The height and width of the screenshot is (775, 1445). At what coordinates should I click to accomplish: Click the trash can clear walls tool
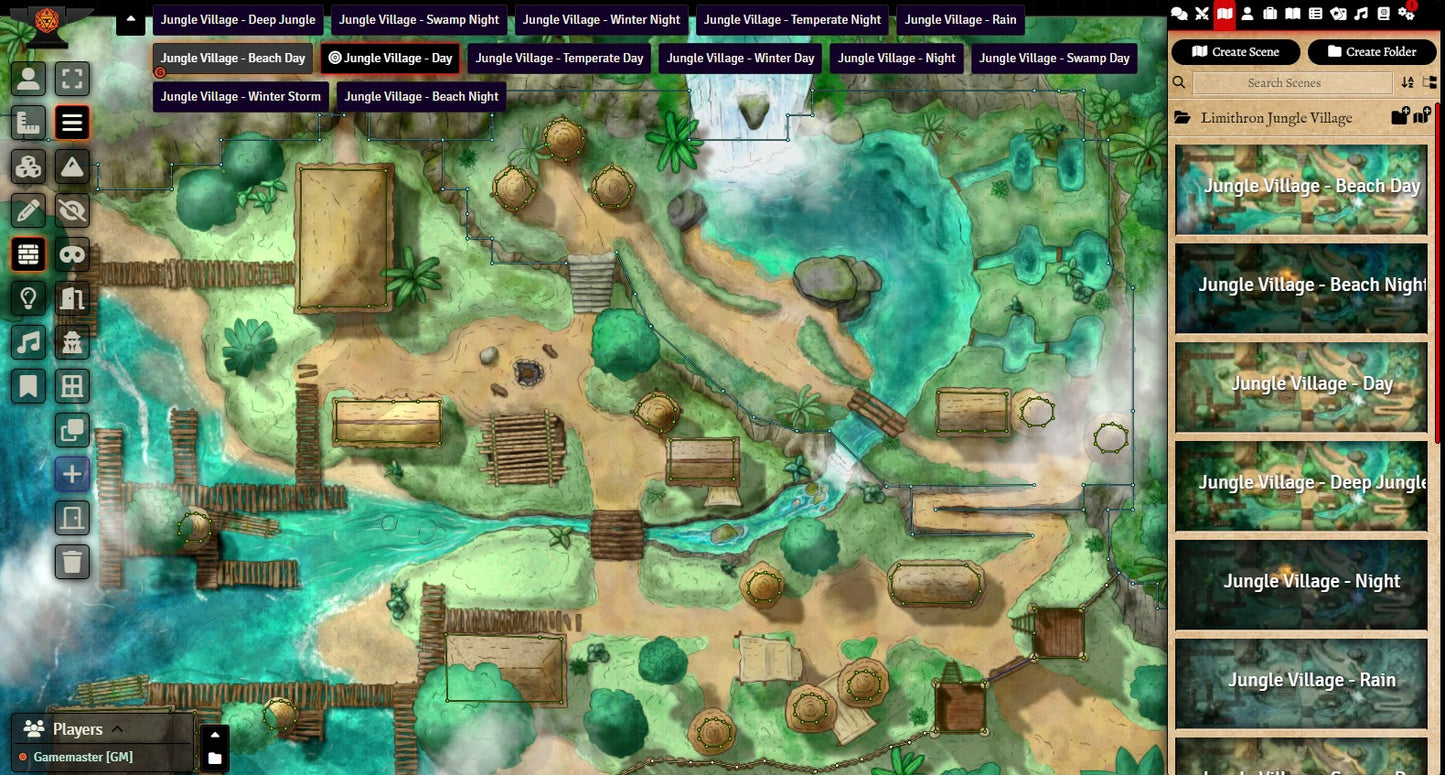72,562
